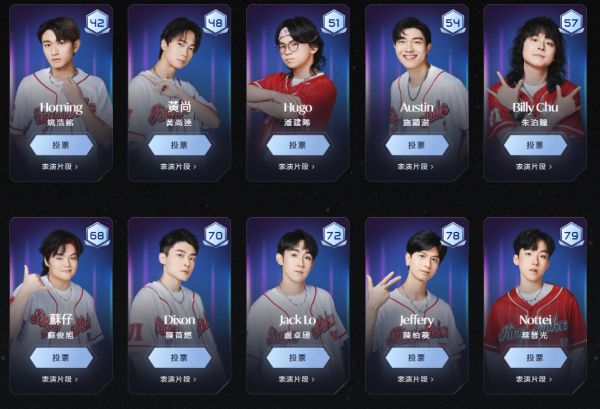Vote for Billy Chu
The image size is (600, 409).
point(535,145)
